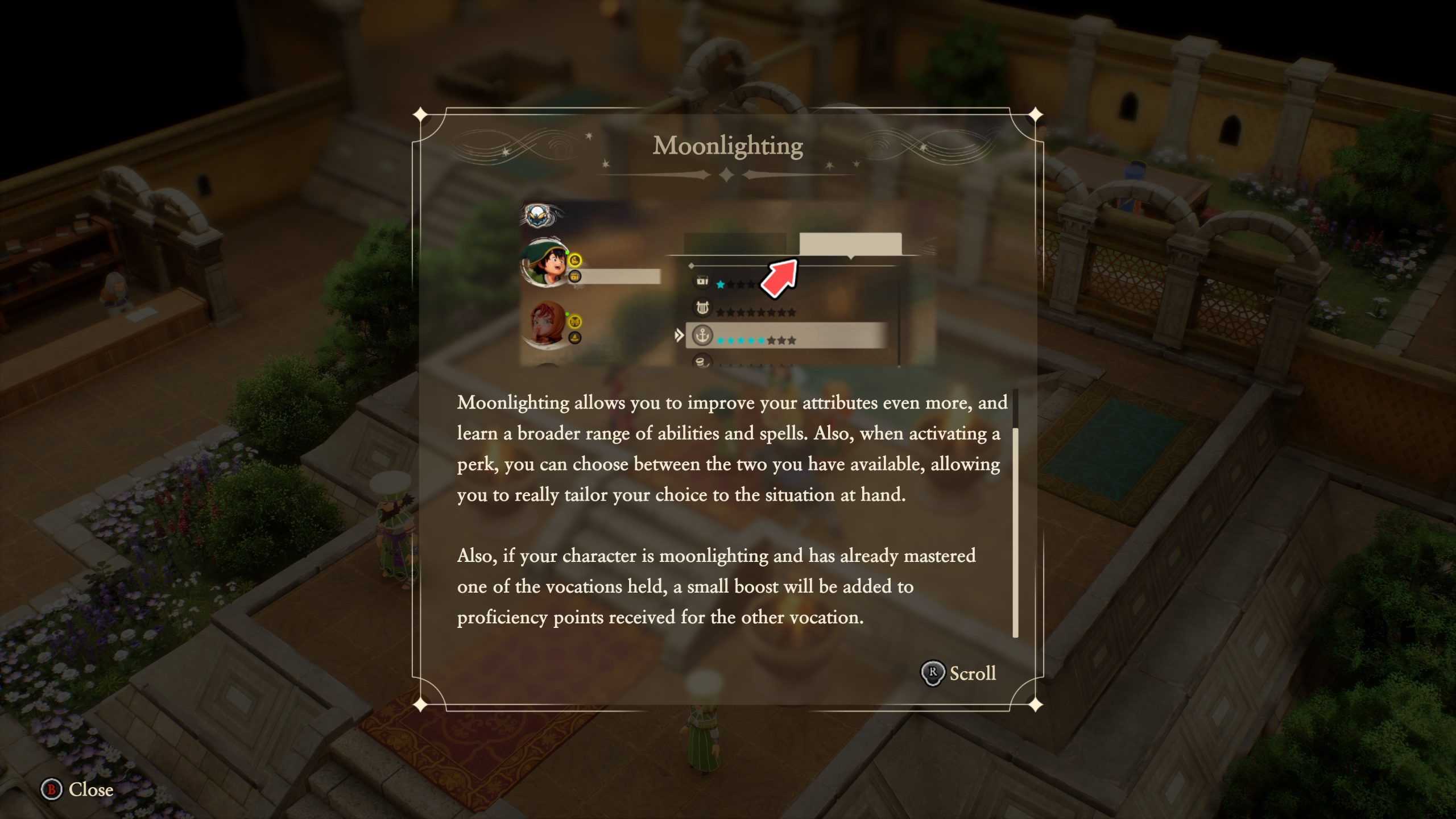The height and width of the screenshot is (819, 1456).
Task: Click Maribel's yellow butterfly vocation badge
Action: coord(574,321)
